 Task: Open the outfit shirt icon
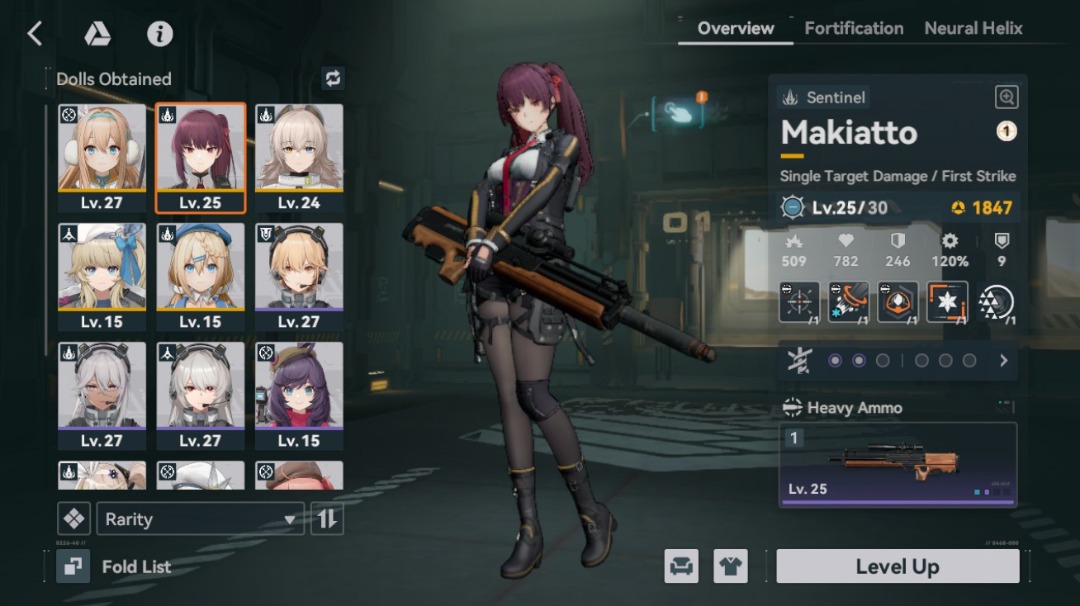730,567
